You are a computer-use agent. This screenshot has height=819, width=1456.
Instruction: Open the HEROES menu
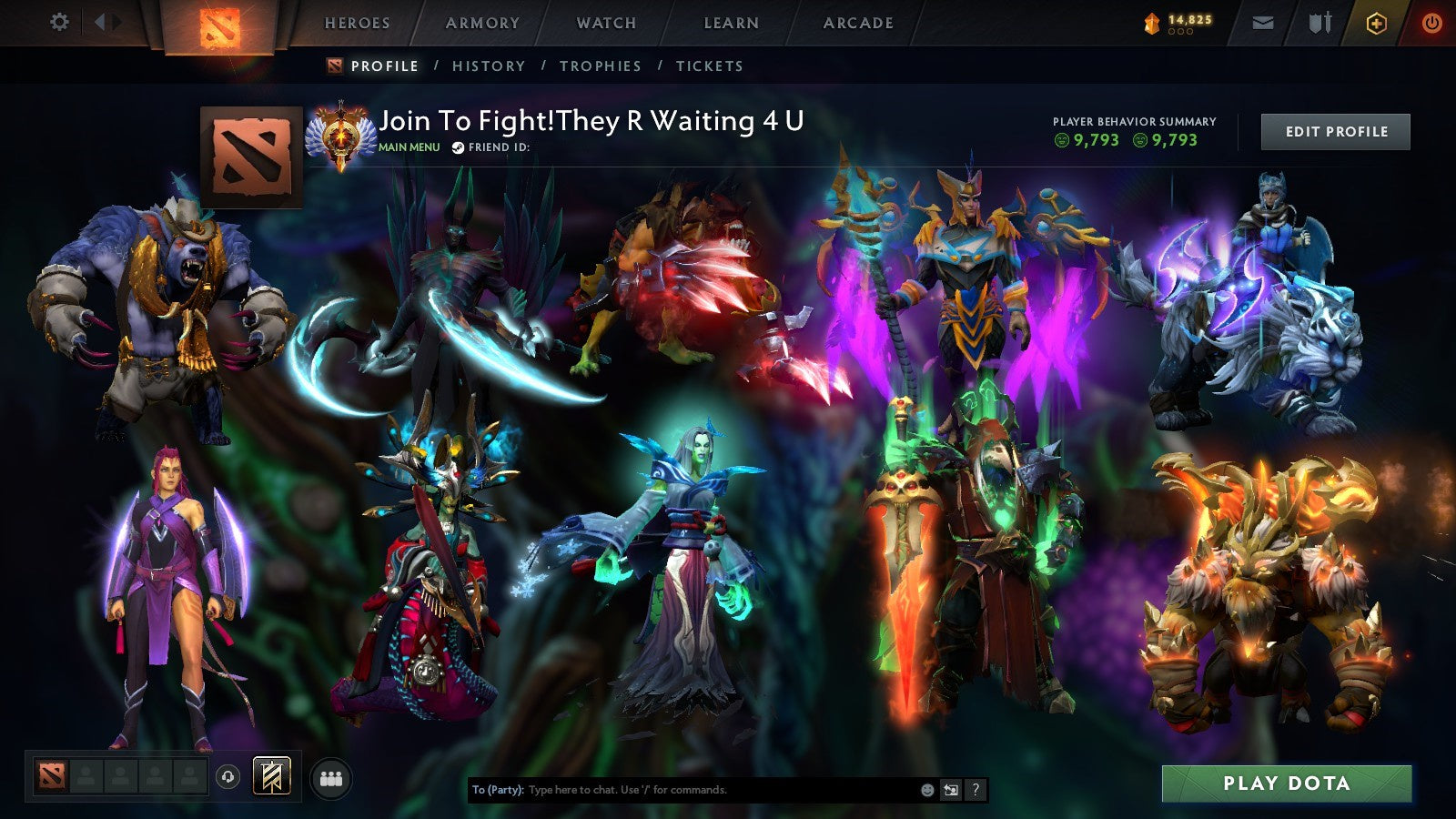pyautogui.click(x=357, y=23)
